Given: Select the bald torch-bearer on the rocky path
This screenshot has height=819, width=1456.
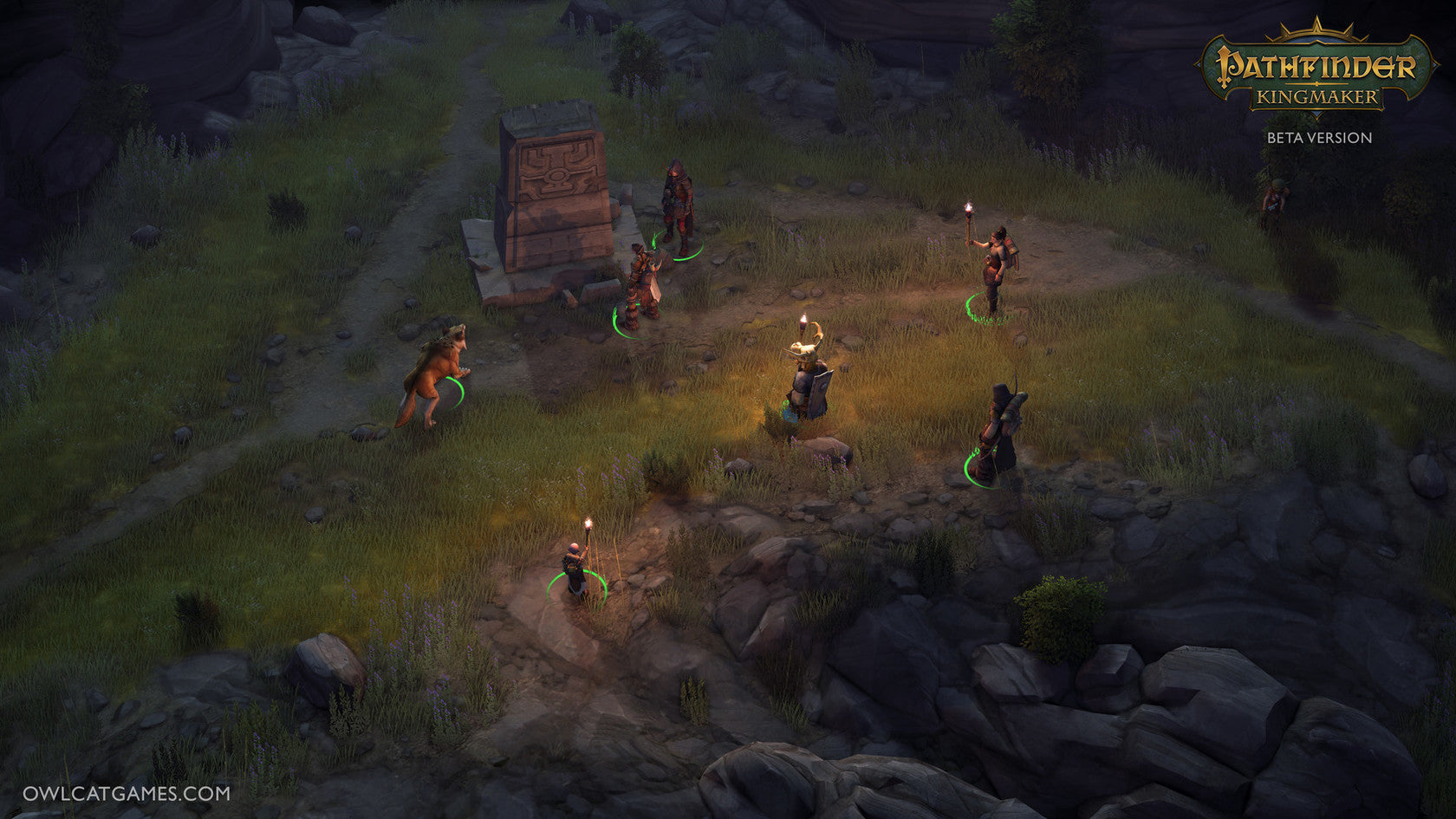Looking at the screenshot, I should 576,570.
